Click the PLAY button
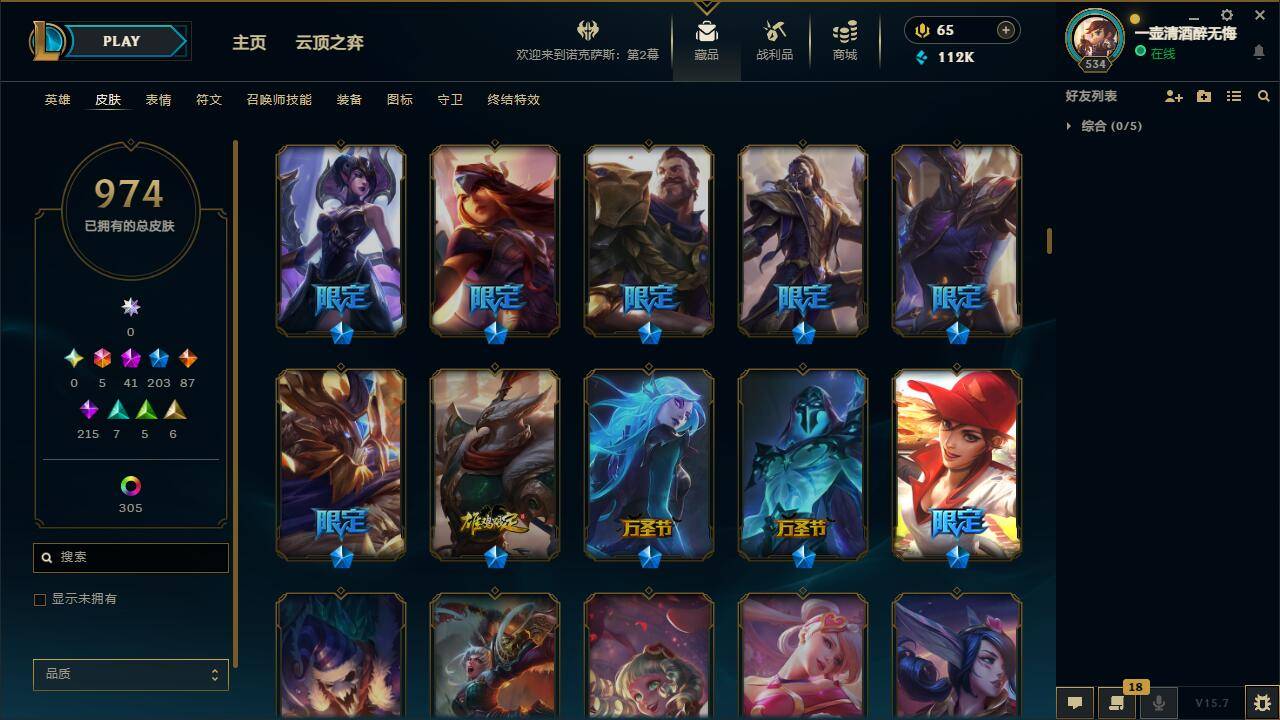 (121, 41)
